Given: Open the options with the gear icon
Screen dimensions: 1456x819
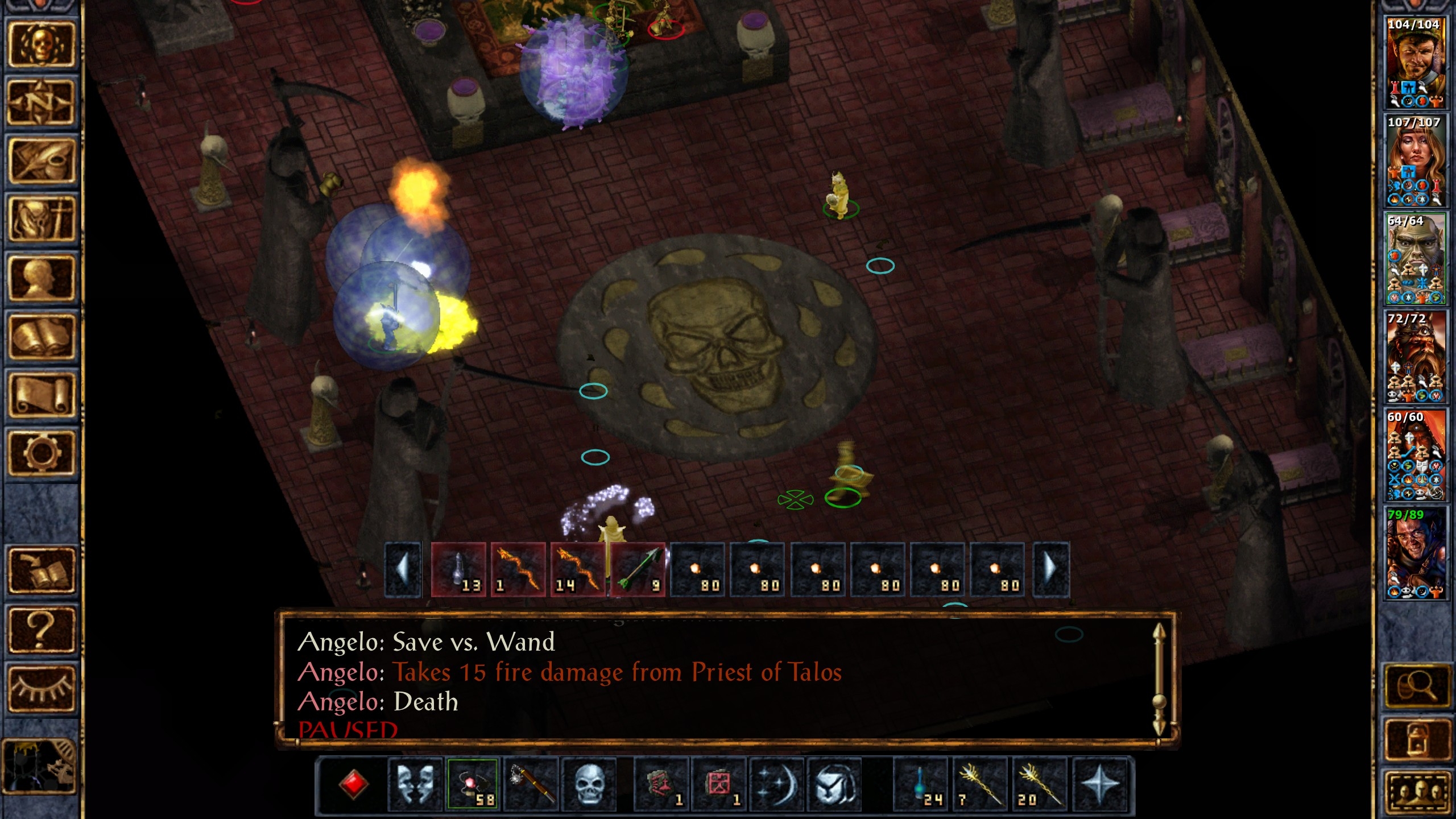Looking at the screenshot, I should (40, 453).
